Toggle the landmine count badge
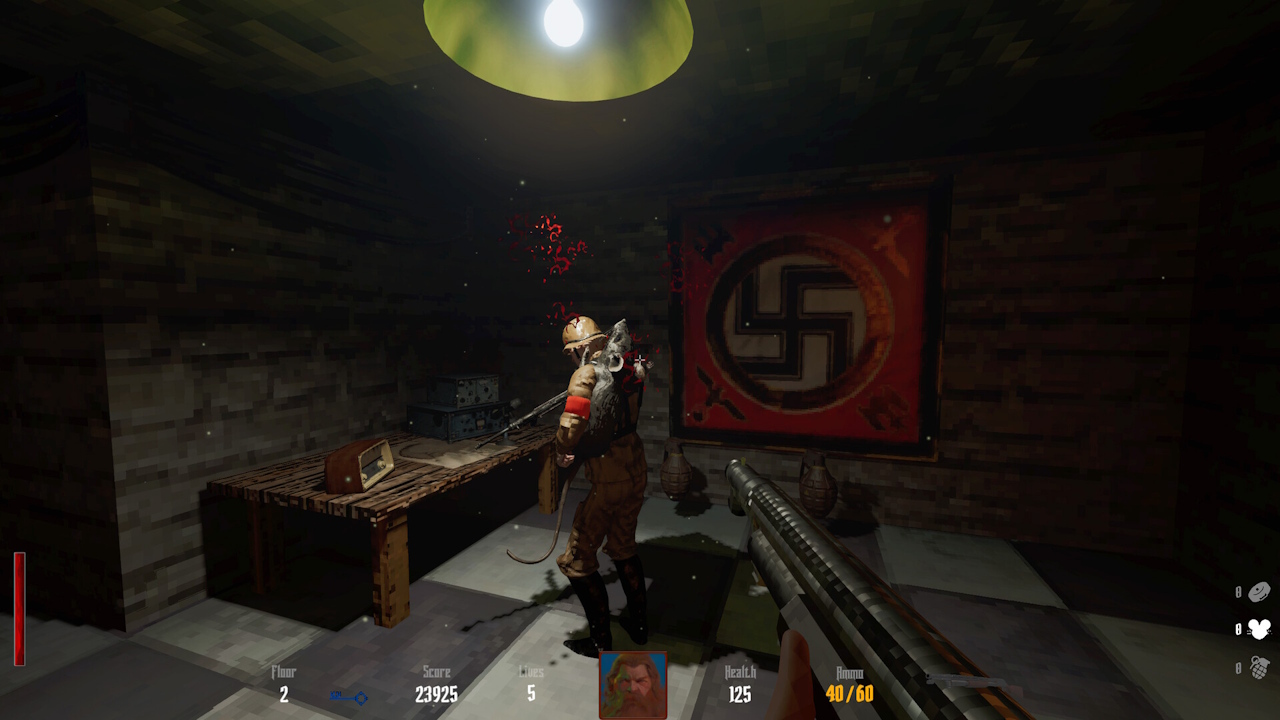This screenshot has width=1280, height=720. click(1238, 592)
